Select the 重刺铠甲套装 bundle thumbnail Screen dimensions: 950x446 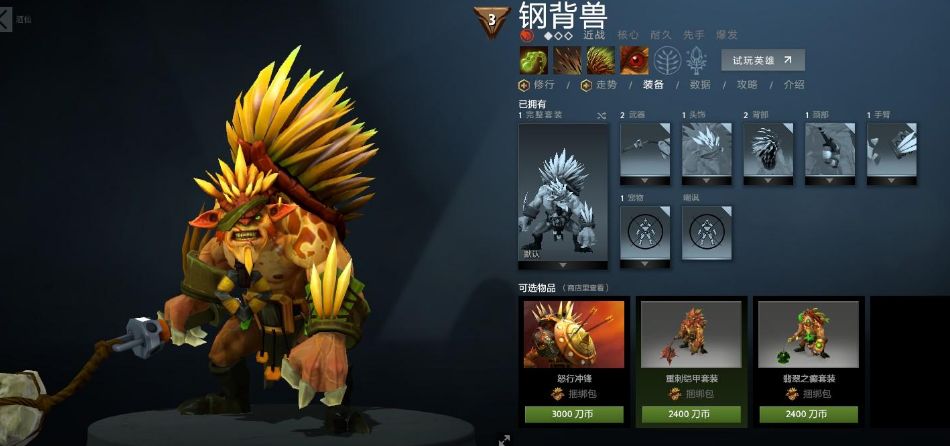click(691, 336)
